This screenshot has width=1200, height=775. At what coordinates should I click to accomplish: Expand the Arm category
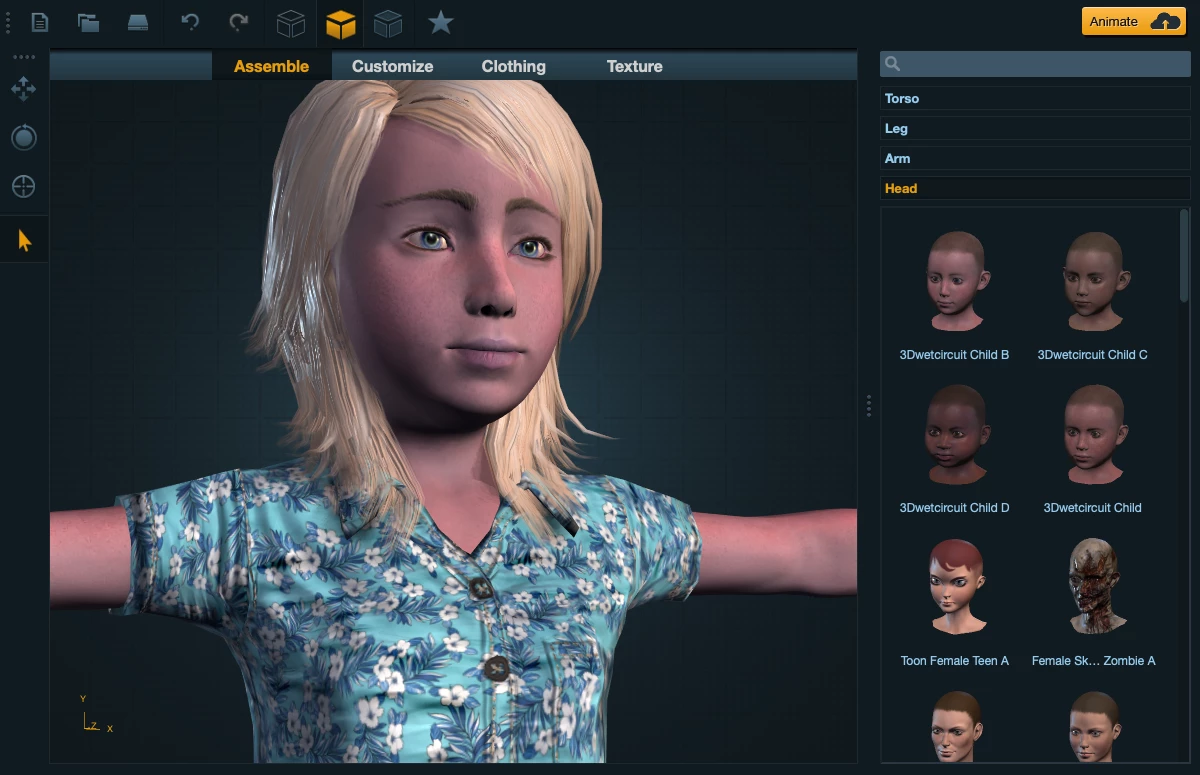pyautogui.click(x=1034, y=158)
